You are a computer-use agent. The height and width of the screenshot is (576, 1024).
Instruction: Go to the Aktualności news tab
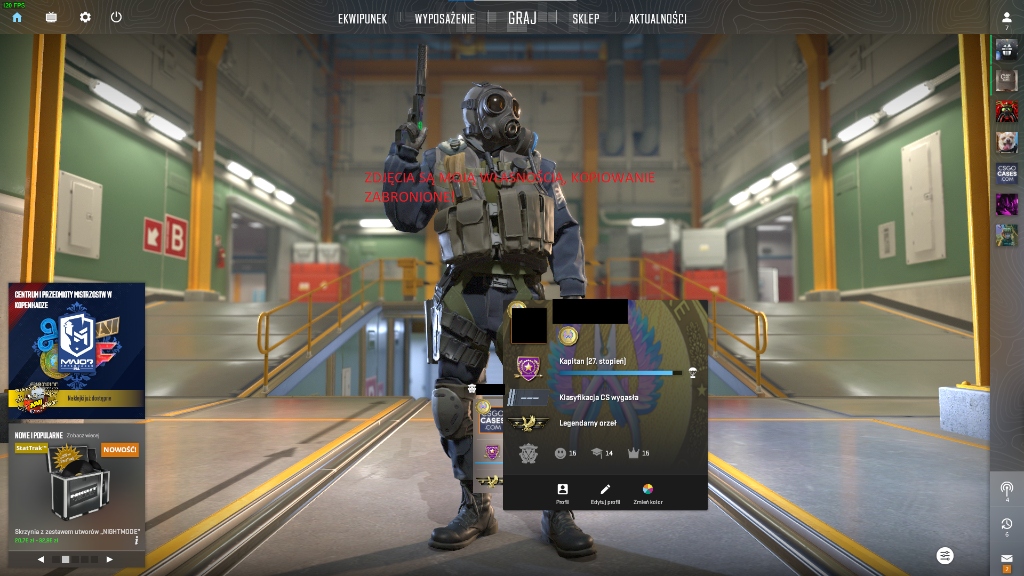[657, 18]
